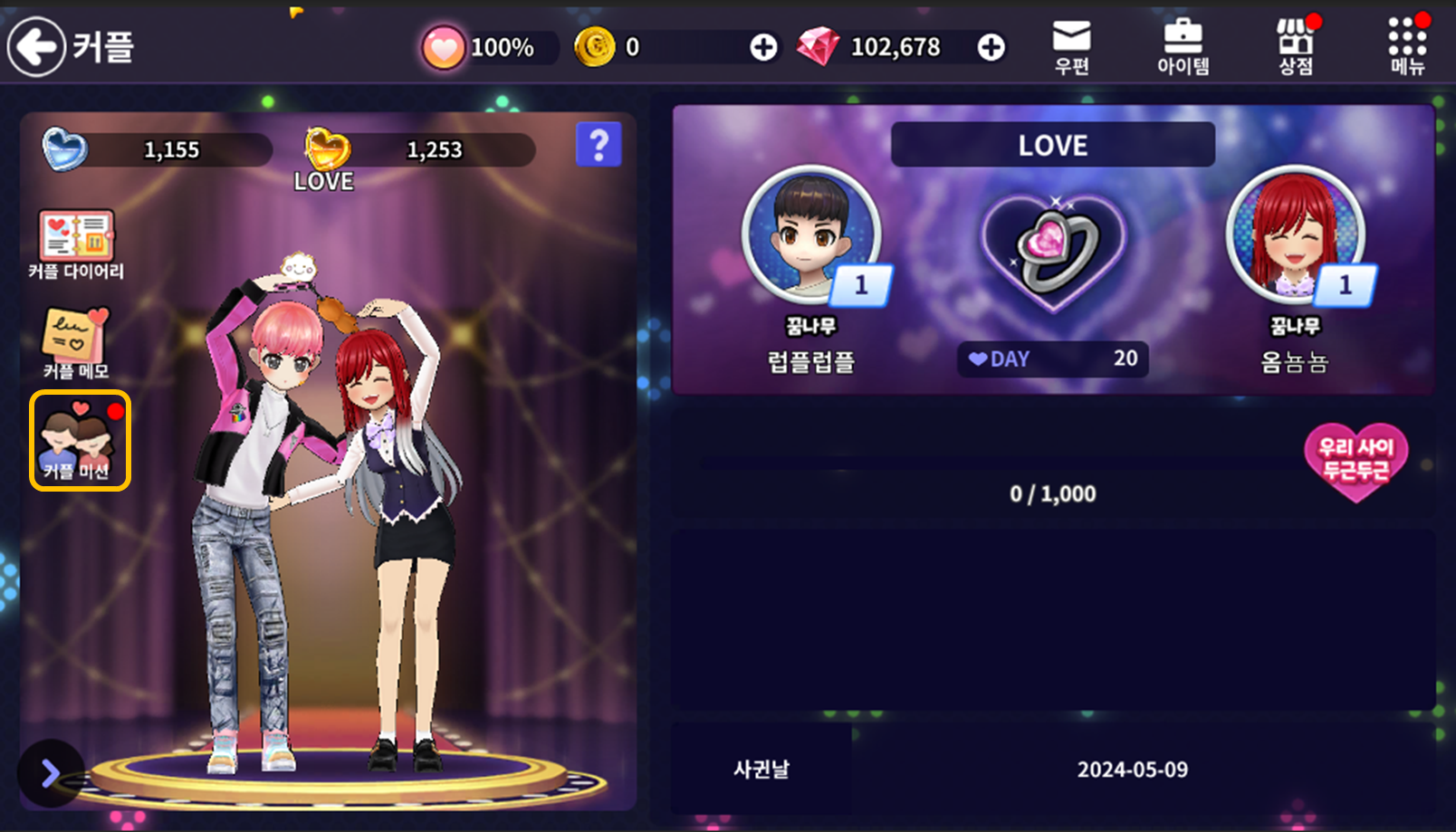View the red-haired girl partner profile portrait
The width and height of the screenshot is (1456, 832).
(1295, 234)
